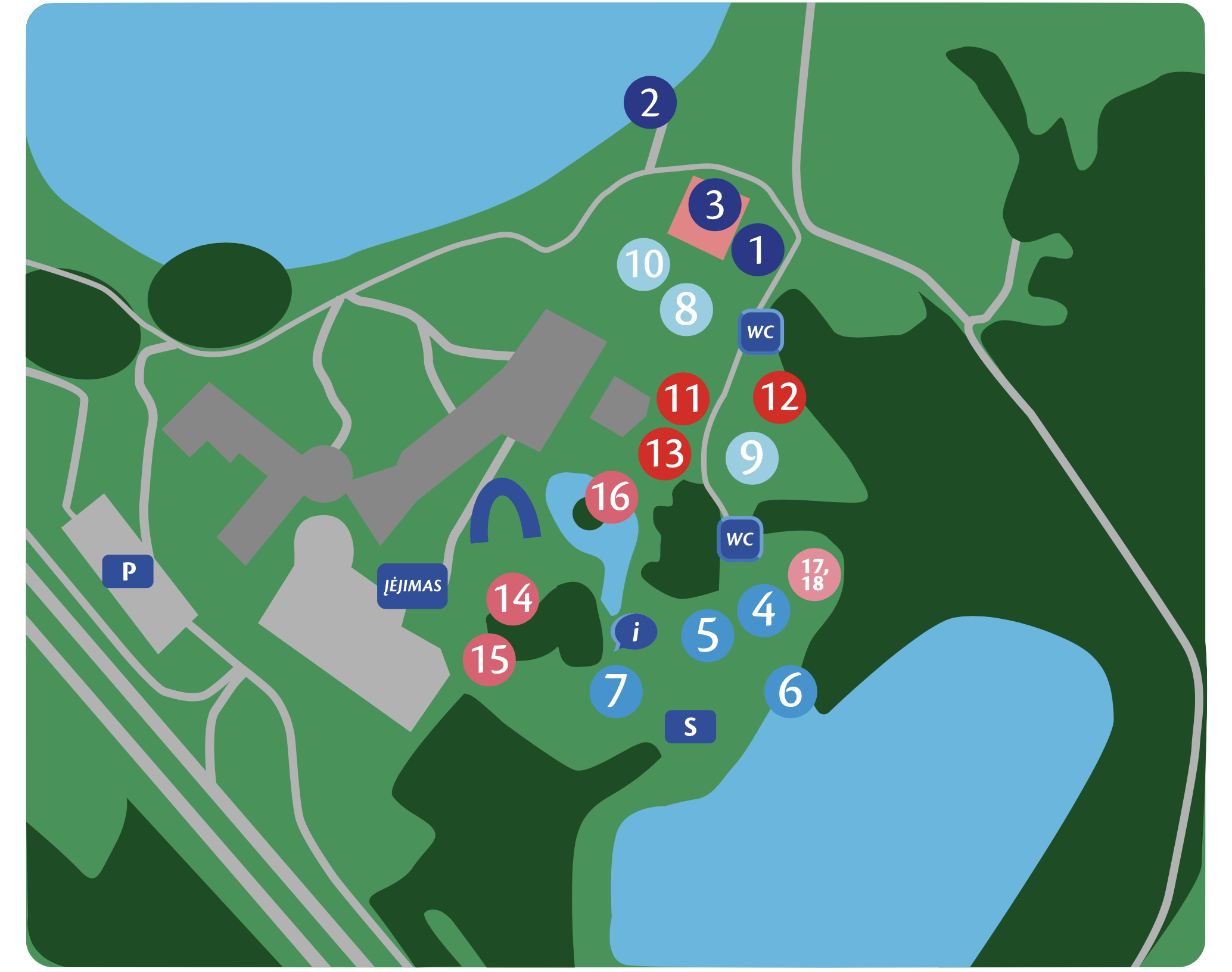The image size is (1232, 972).
Task: Open map marker number 8
Action: (x=686, y=309)
